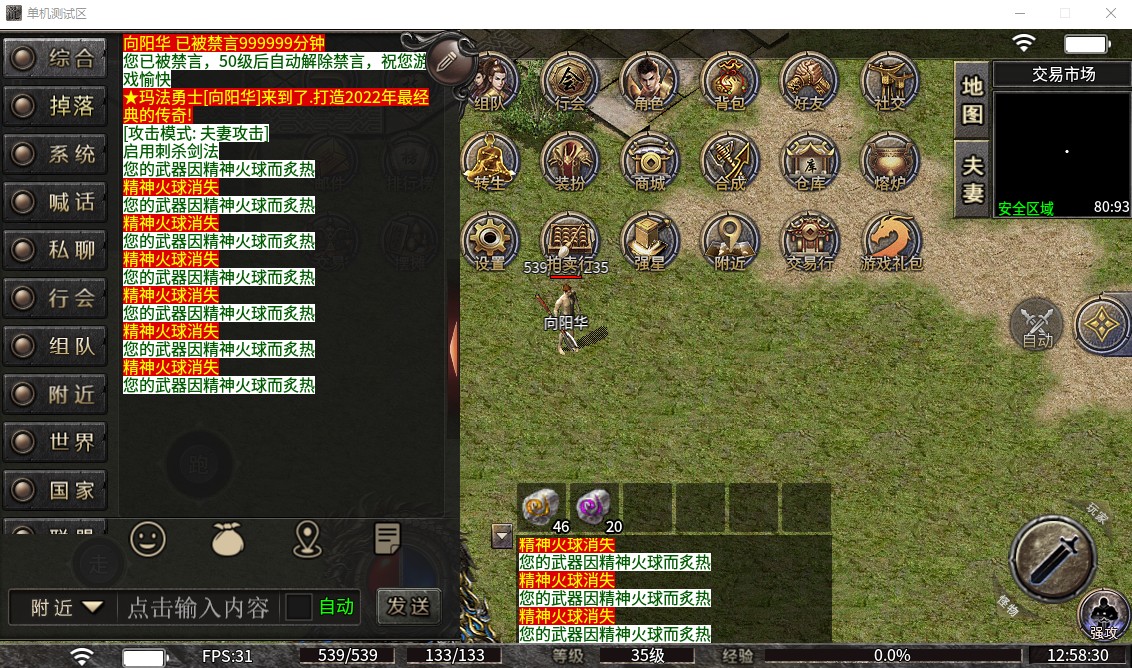1132x668 pixels.
Task: Open the 仓库 warehouse
Action: [810, 160]
